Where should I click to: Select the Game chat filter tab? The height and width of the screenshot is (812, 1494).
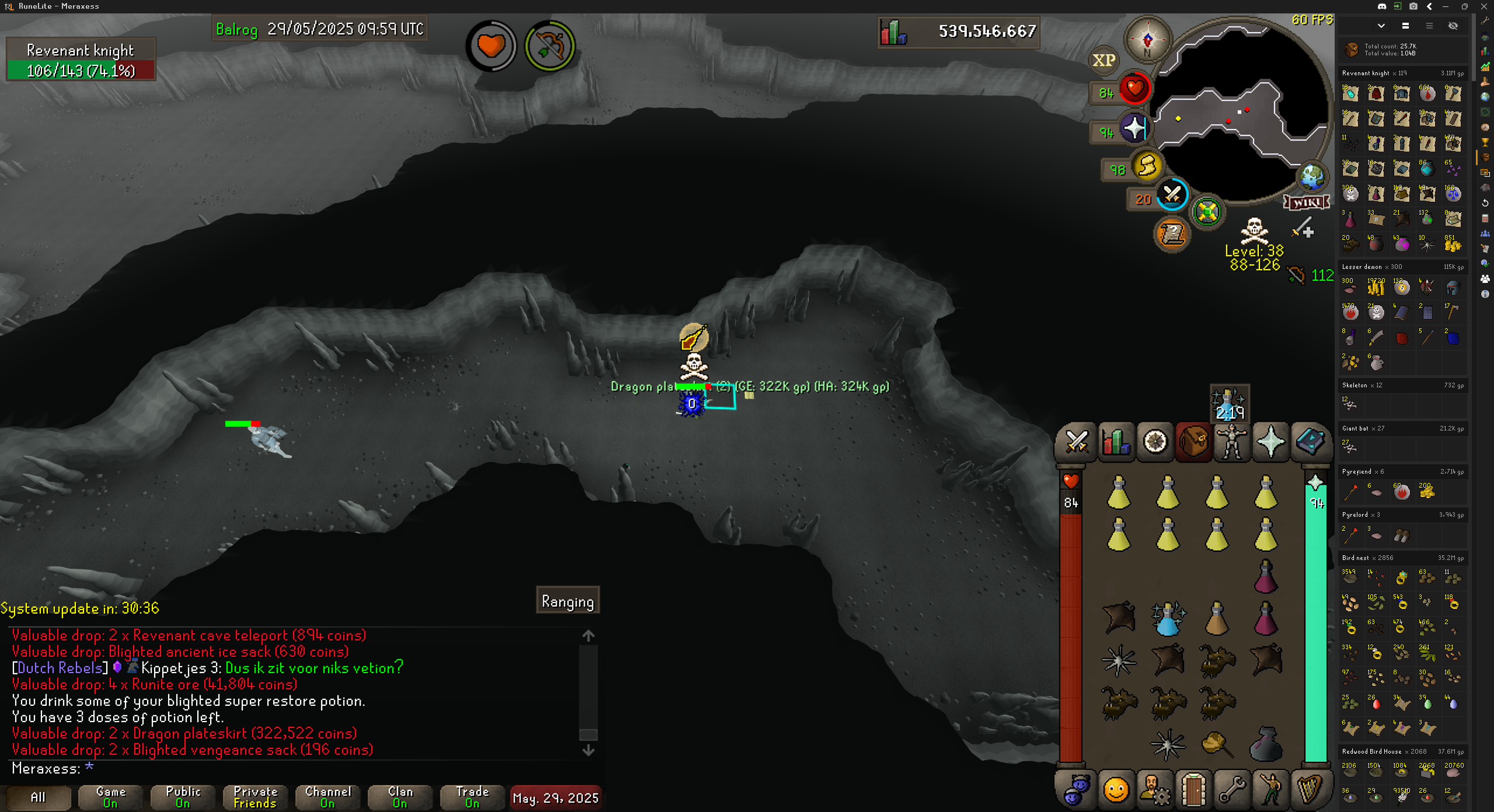coord(110,797)
